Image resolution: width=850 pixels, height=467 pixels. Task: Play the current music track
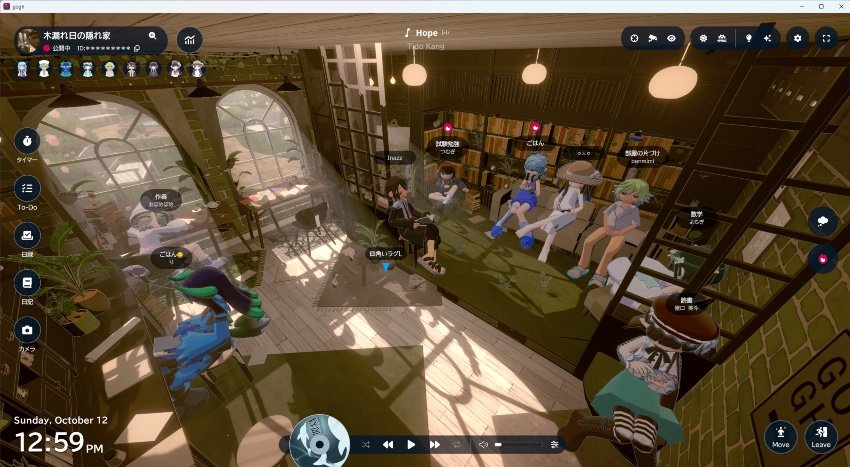click(411, 444)
